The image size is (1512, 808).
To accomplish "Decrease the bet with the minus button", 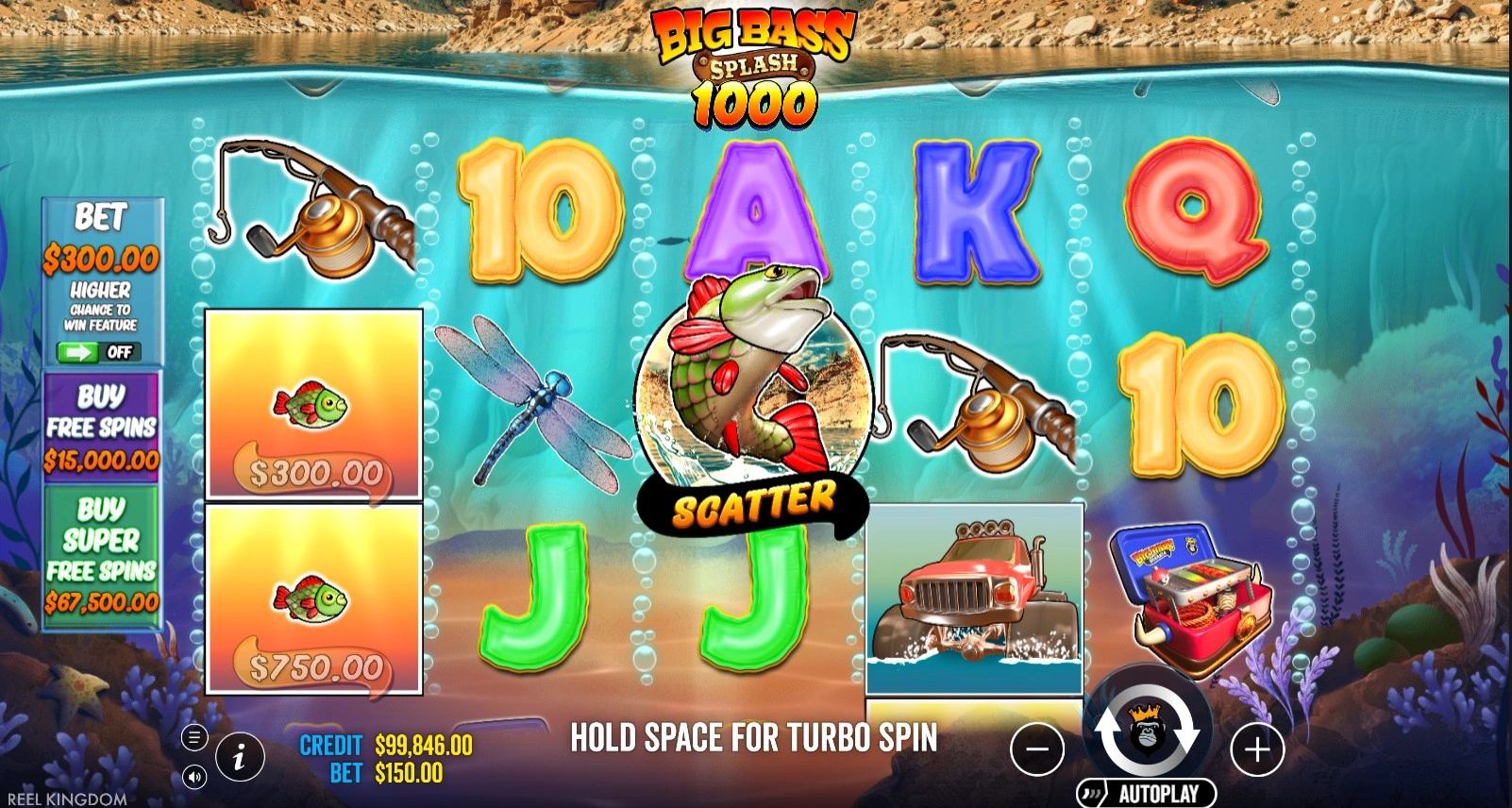I will 1036,749.
